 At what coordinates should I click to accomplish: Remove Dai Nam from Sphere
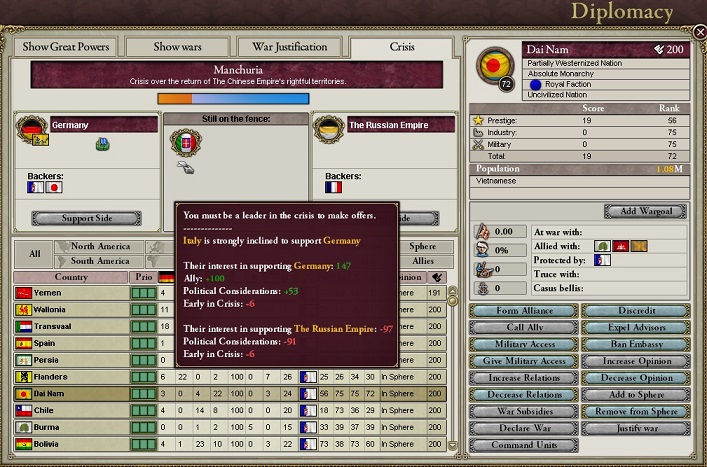635,411
